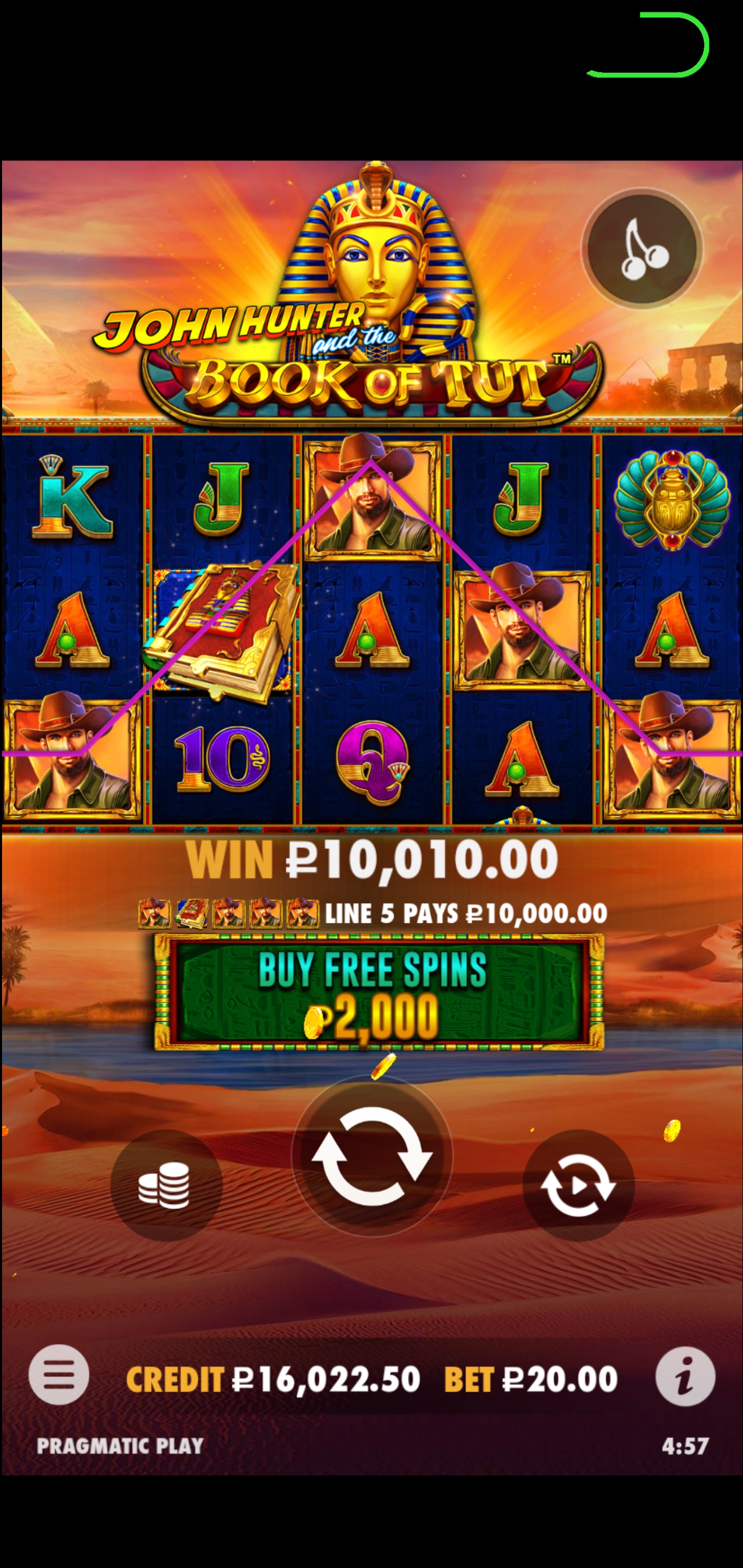
Task: Open the coin stack bet settings
Action: (x=166, y=1185)
